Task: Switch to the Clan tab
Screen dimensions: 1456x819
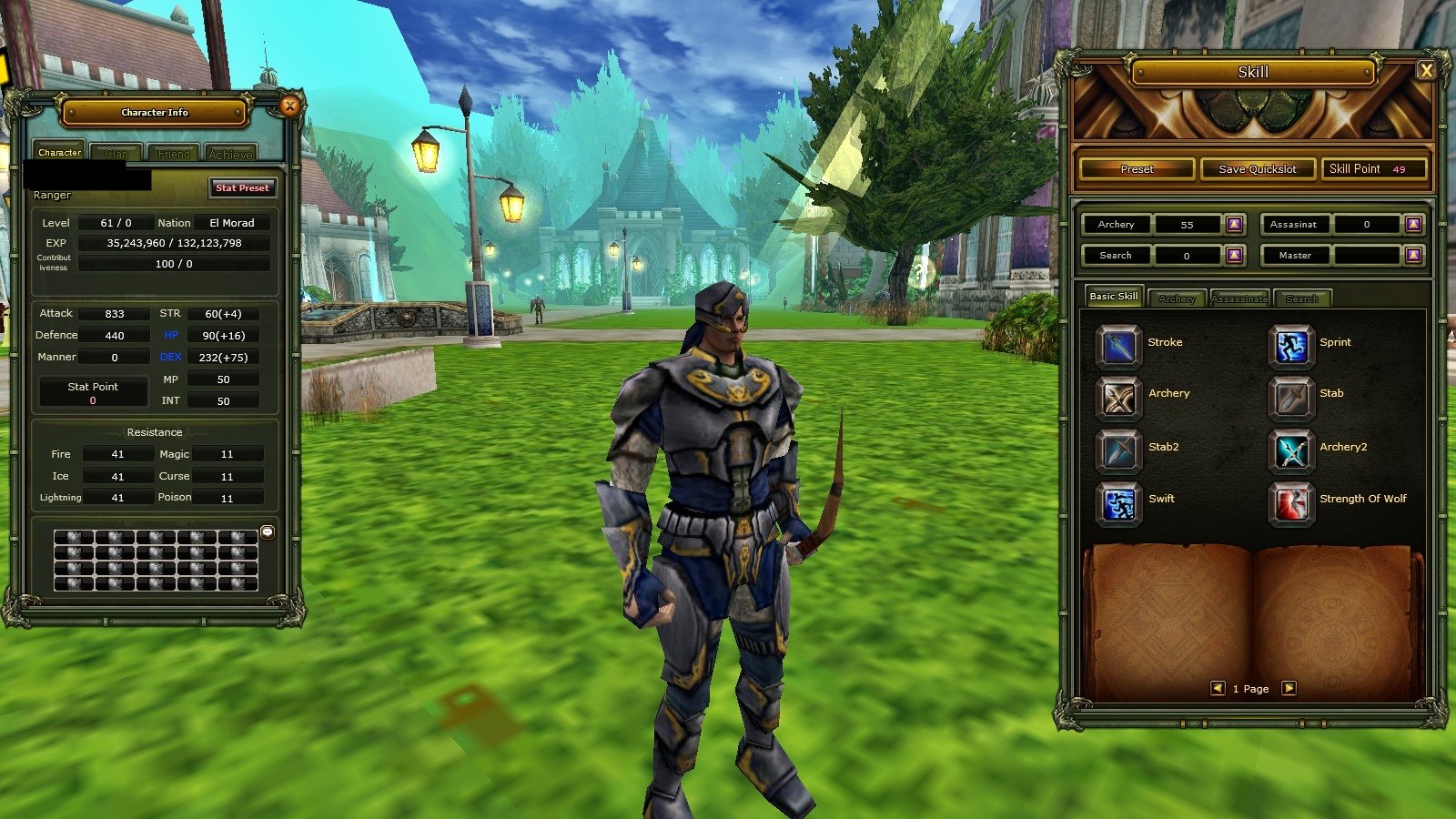Action: tap(116, 154)
